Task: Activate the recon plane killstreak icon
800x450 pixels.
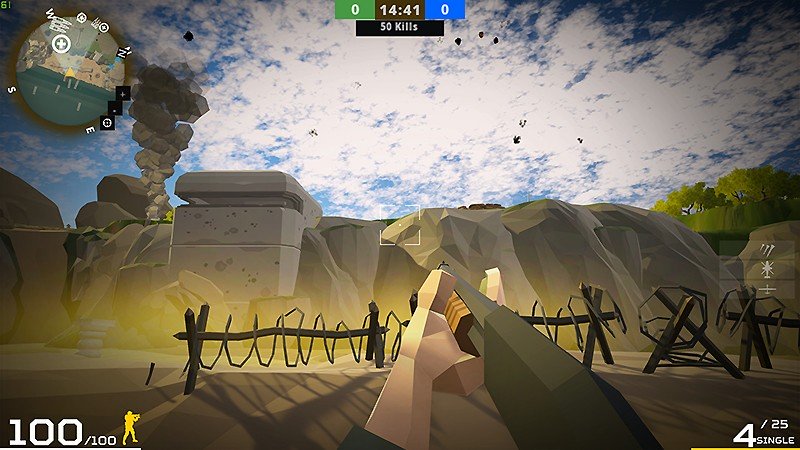Action: coord(768,289)
